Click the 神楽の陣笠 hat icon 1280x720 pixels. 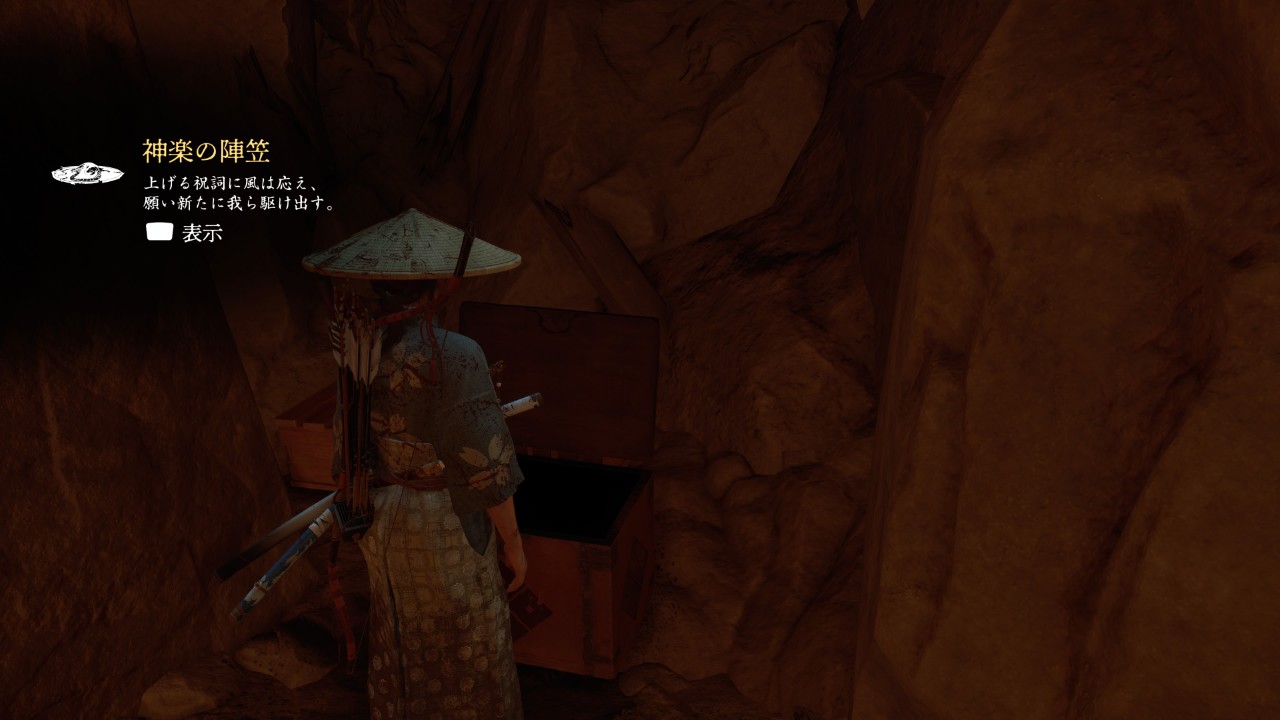[x=87, y=174]
